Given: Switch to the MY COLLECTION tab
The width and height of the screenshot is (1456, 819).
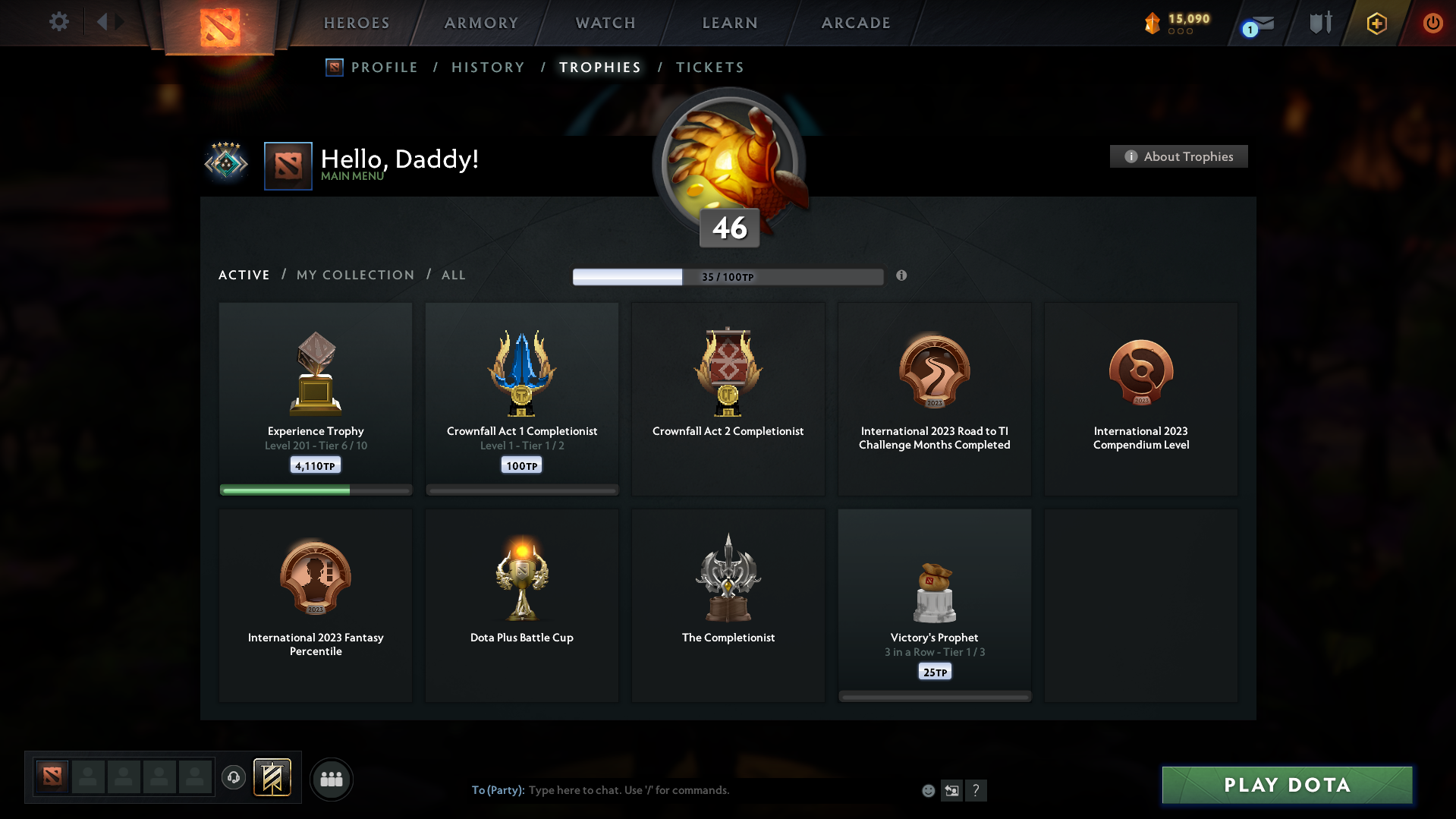Looking at the screenshot, I should pos(354,275).
